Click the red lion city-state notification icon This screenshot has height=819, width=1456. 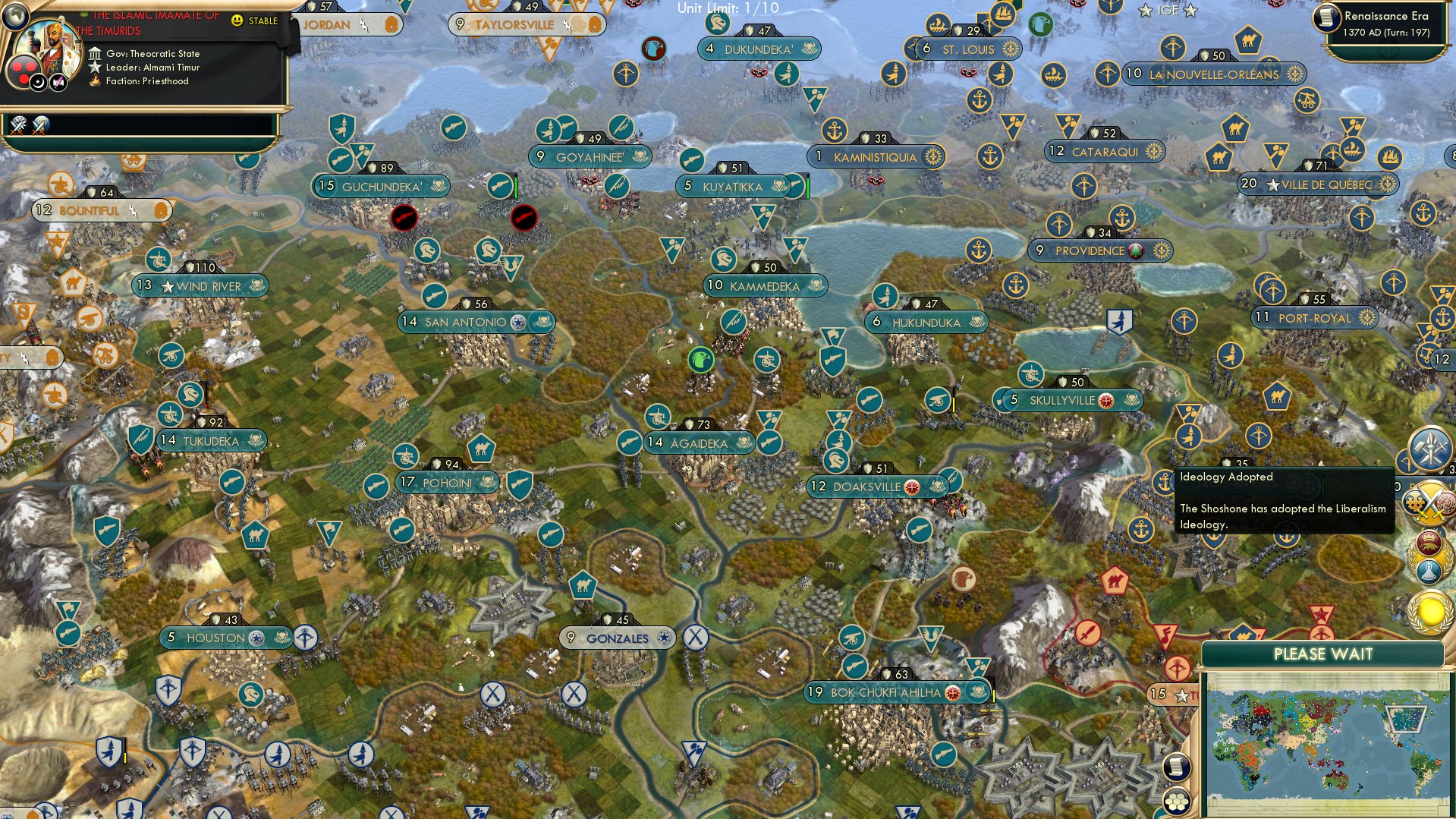(1429, 544)
